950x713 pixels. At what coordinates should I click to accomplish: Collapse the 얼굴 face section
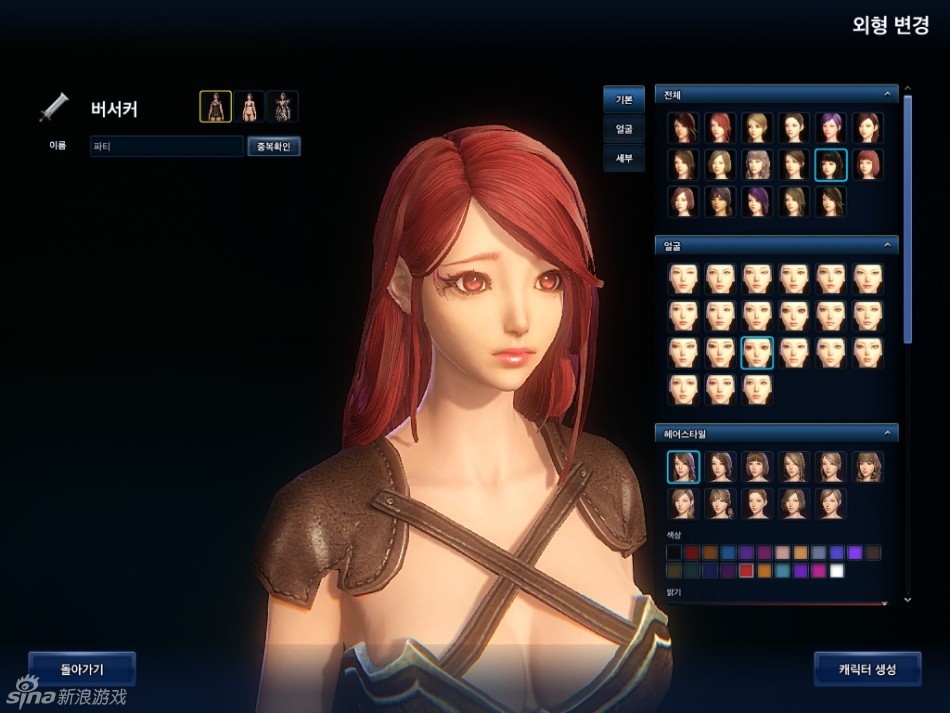click(x=886, y=244)
